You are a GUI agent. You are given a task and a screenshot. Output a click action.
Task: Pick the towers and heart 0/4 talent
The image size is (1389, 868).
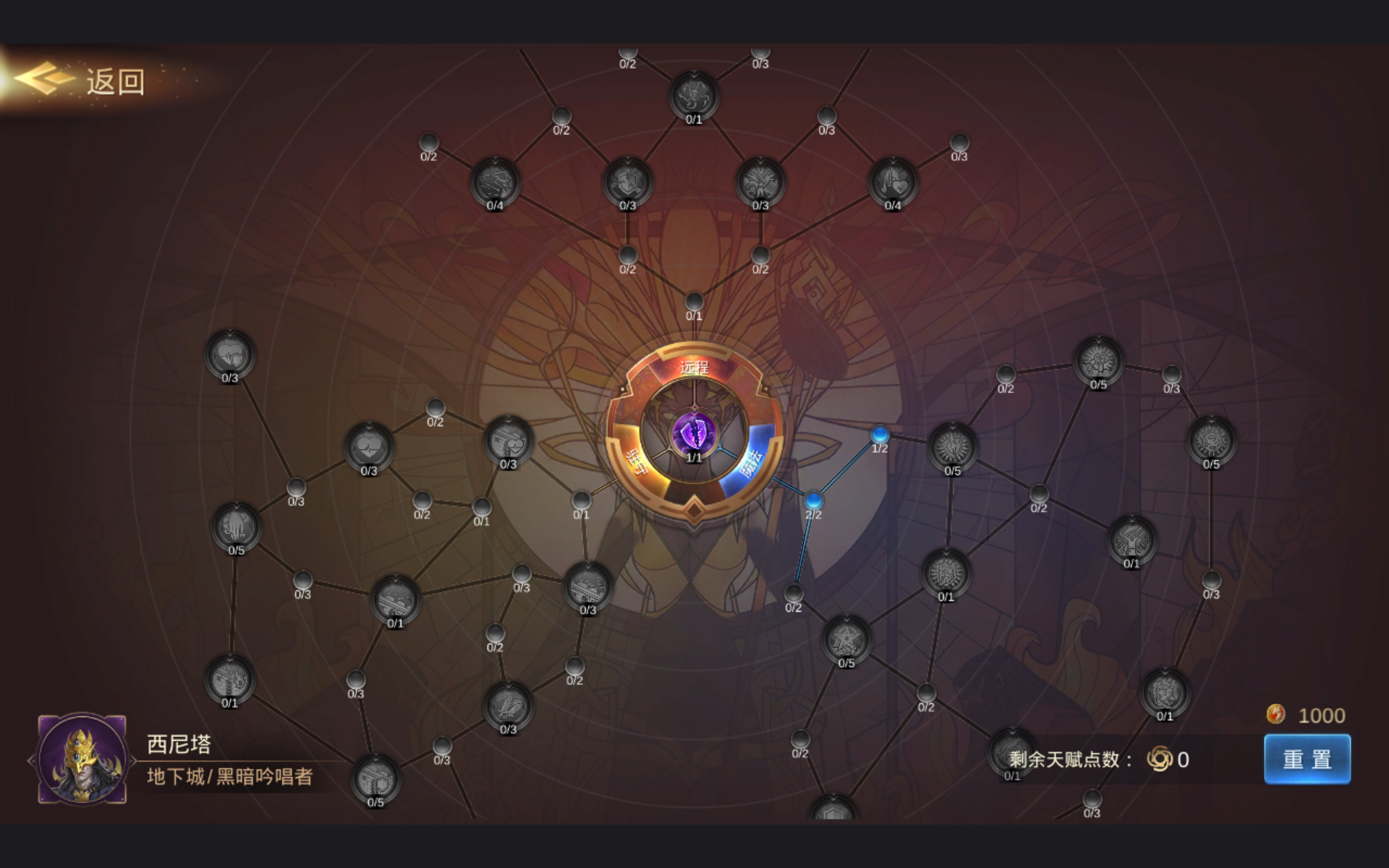[x=893, y=182]
